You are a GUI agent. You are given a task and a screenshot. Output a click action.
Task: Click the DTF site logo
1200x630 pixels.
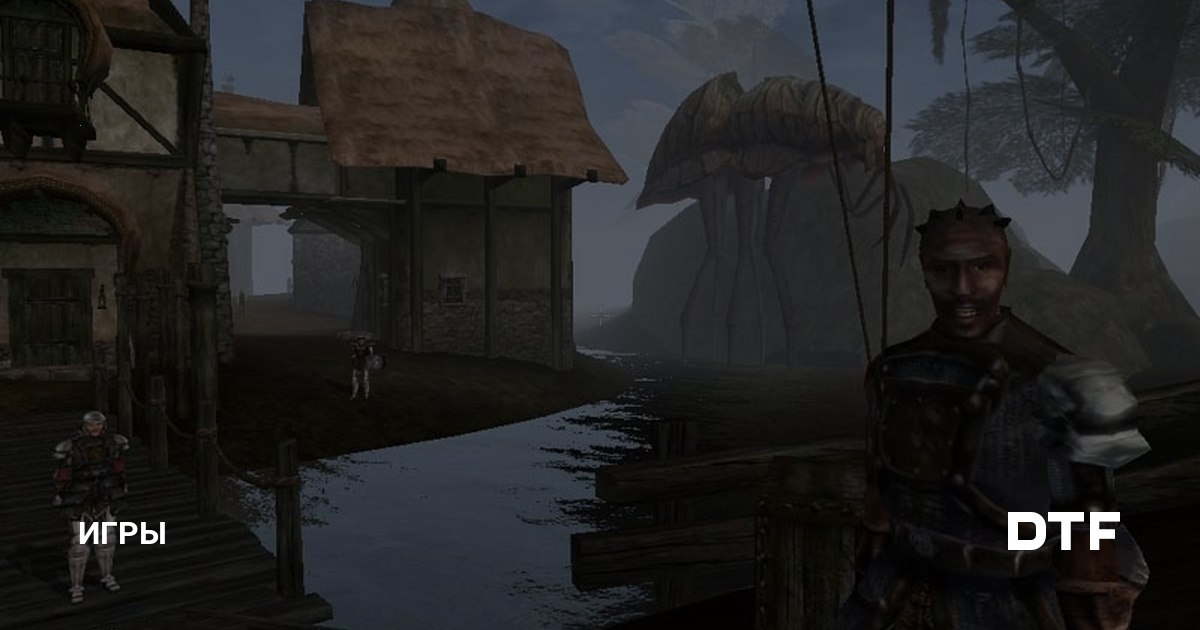click(x=1062, y=531)
